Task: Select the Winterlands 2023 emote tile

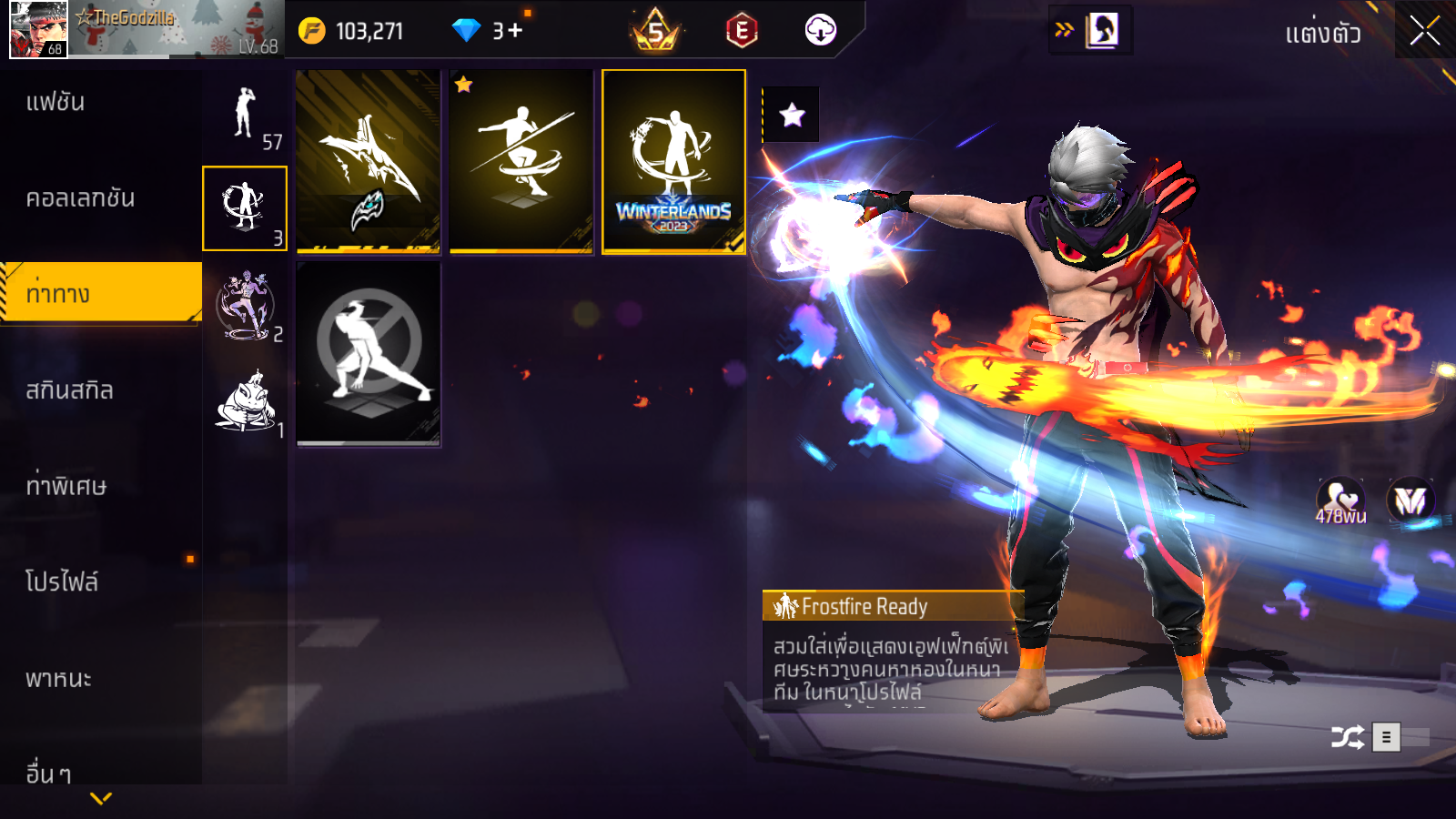Action: 673,162
